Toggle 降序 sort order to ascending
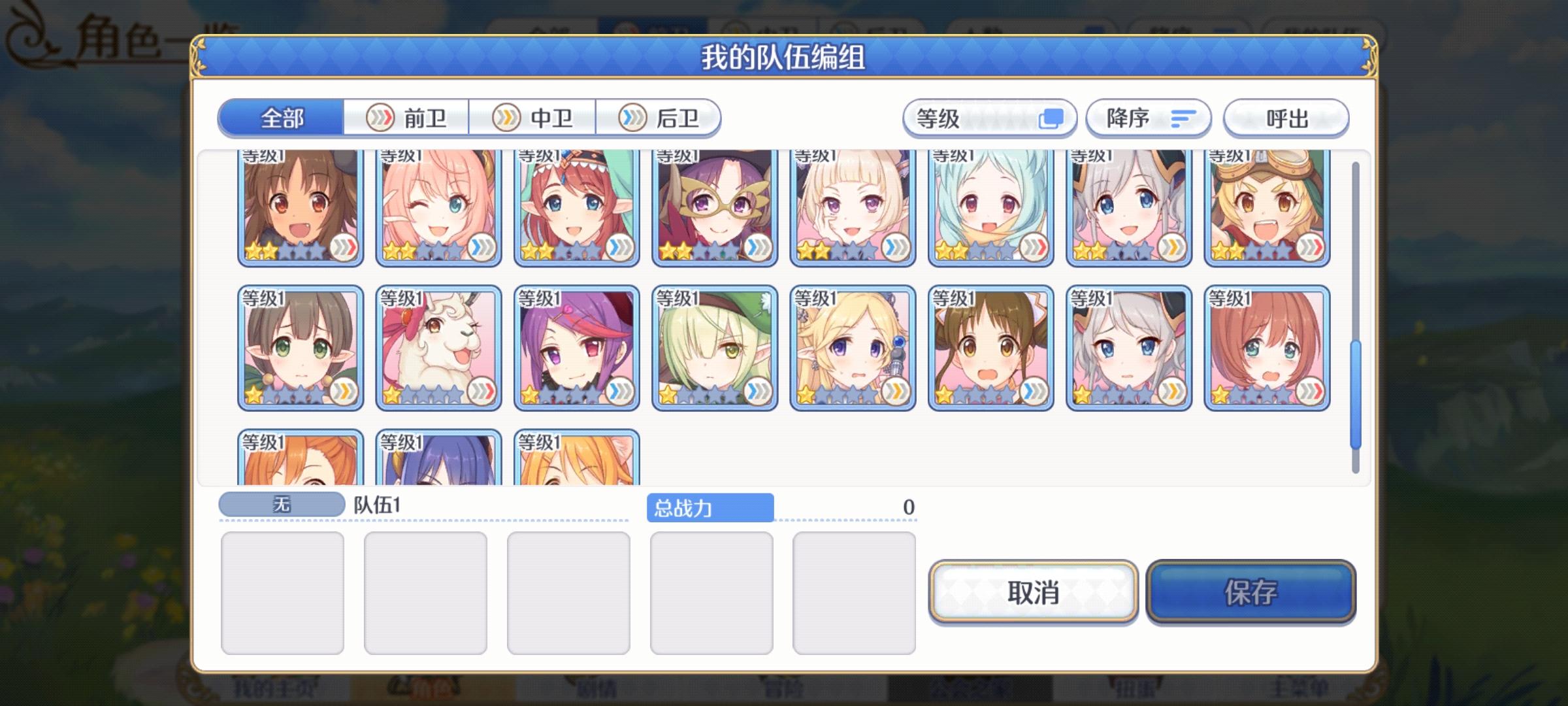The width and height of the screenshot is (1568, 706). (1147, 118)
